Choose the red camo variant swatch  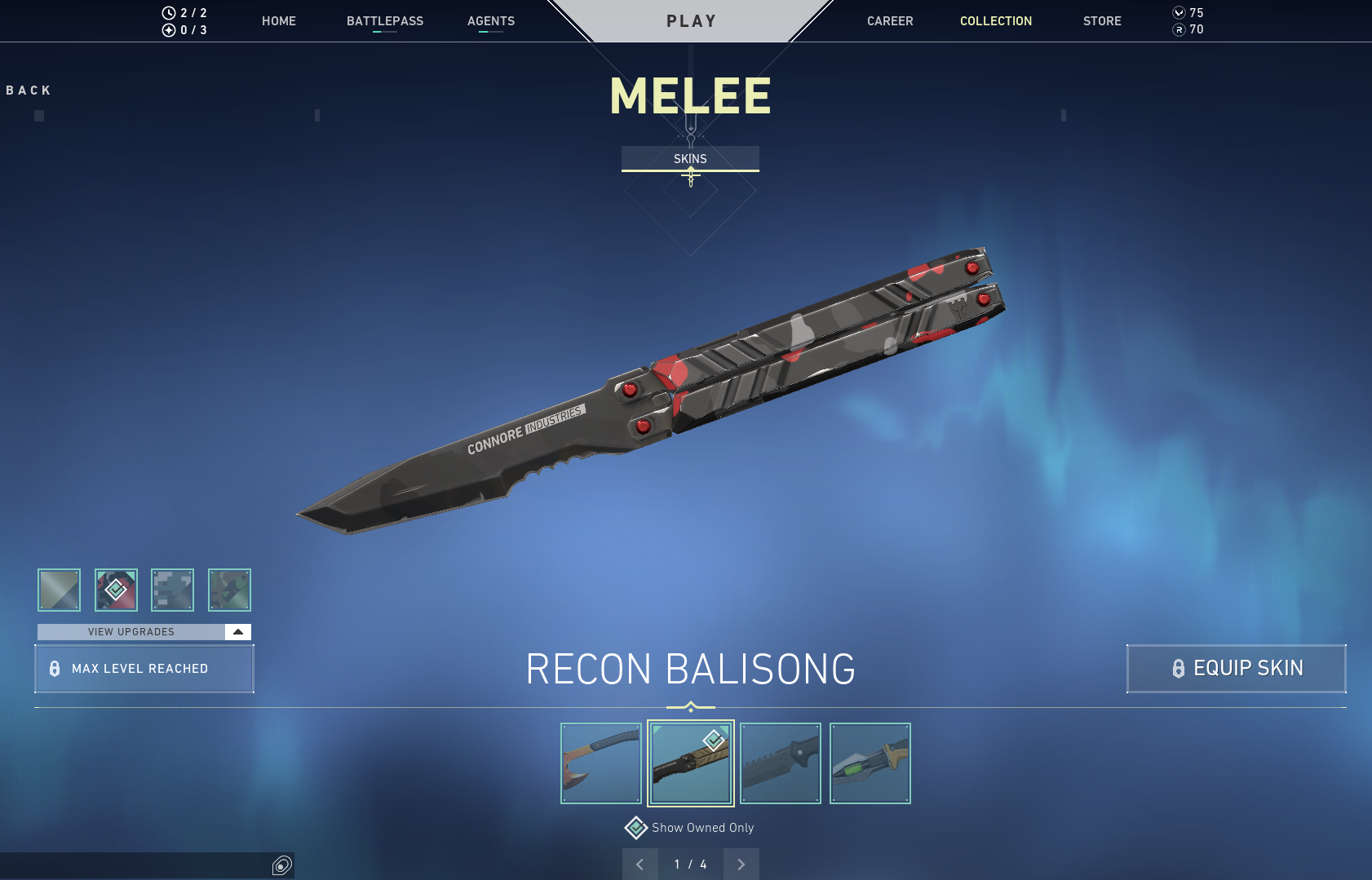116,590
